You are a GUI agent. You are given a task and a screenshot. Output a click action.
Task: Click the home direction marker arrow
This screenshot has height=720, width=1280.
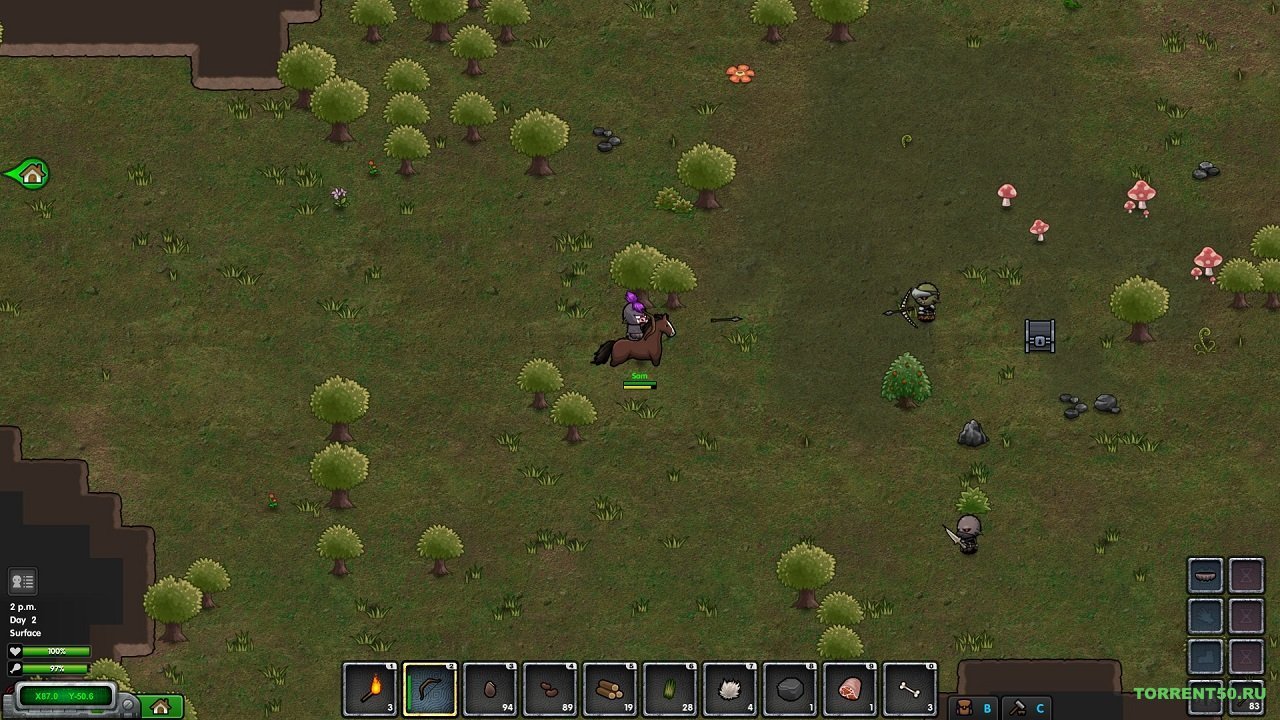28,174
